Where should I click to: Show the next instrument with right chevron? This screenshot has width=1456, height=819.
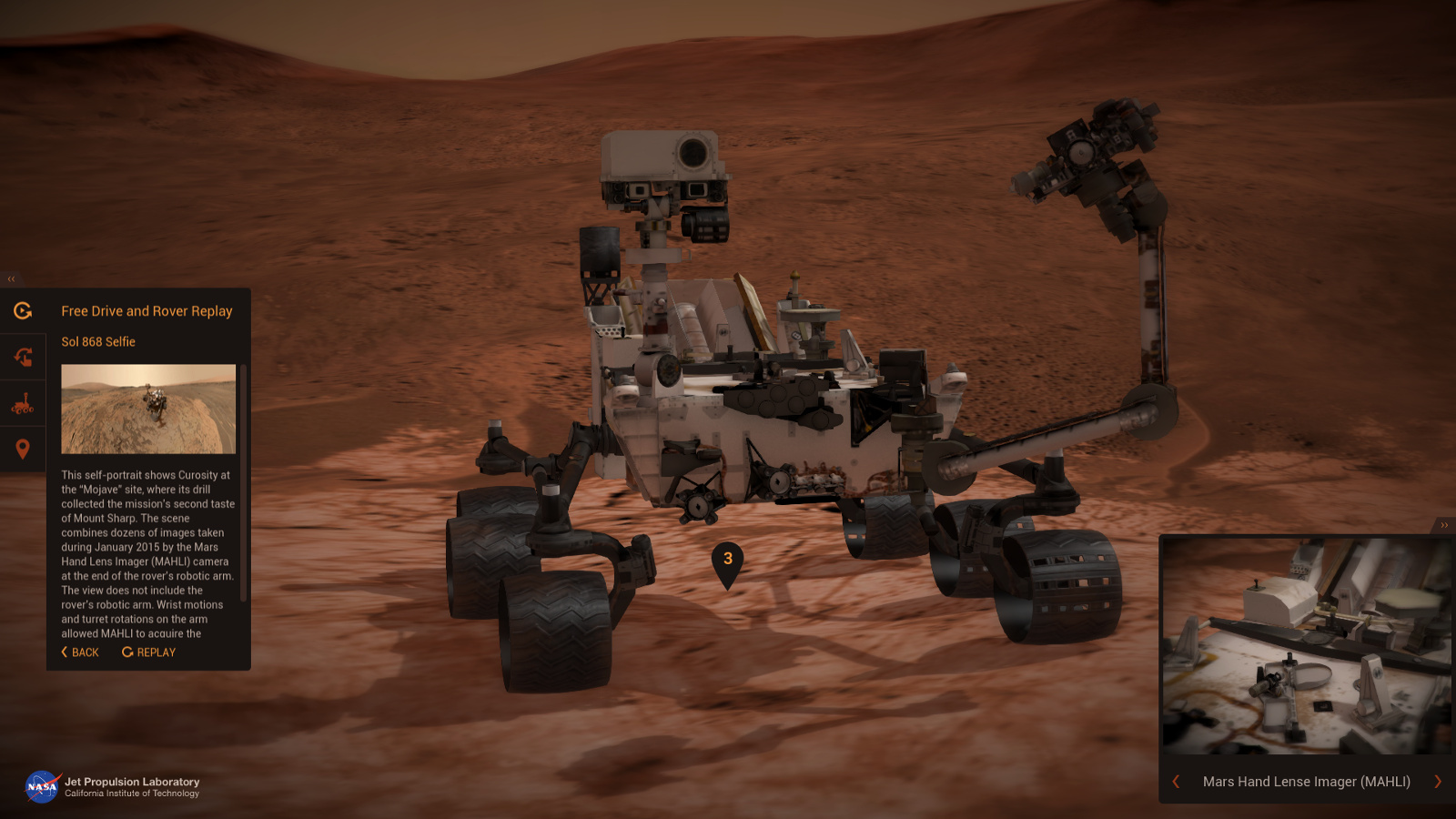(x=1438, y=781)
